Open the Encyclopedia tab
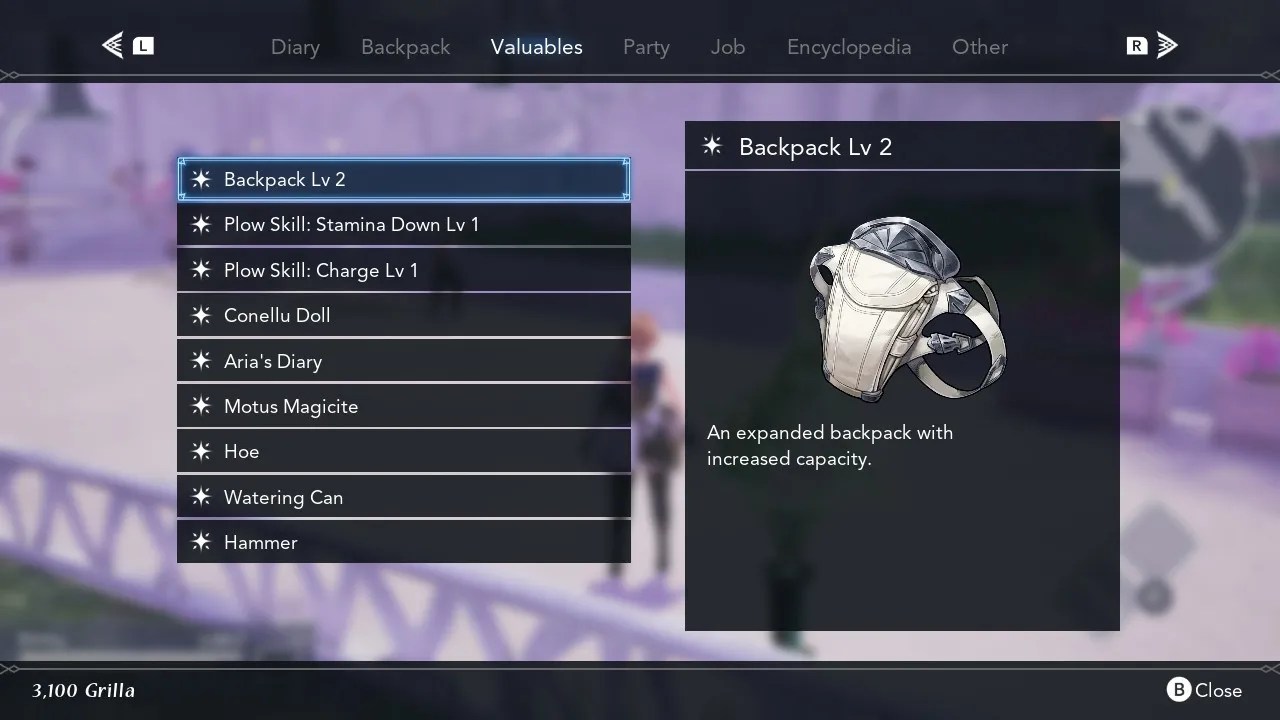 tap(848, 47)
